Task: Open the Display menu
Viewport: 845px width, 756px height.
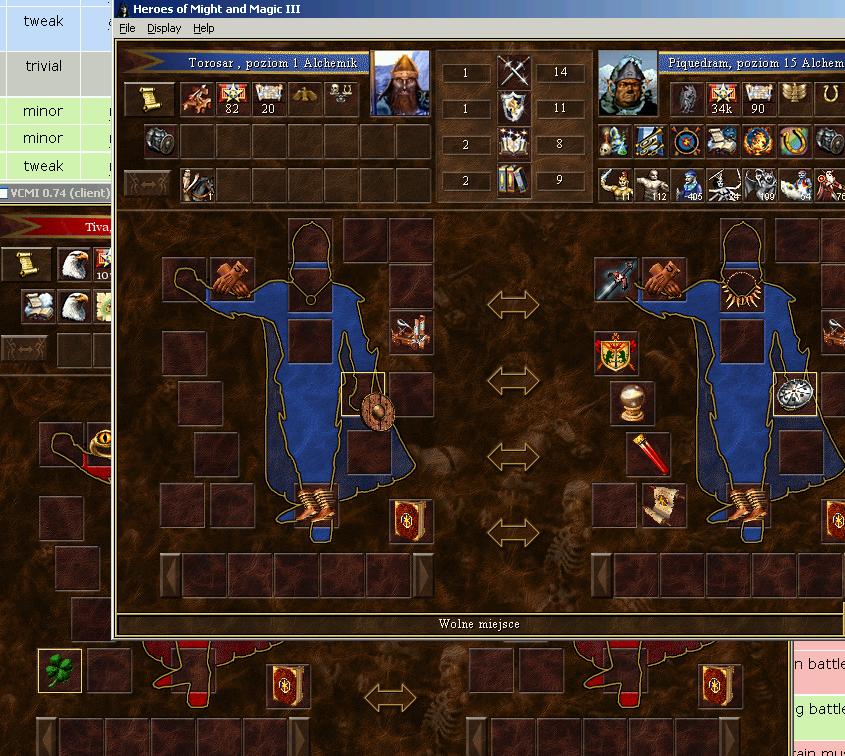Action: tap(164, 29)
